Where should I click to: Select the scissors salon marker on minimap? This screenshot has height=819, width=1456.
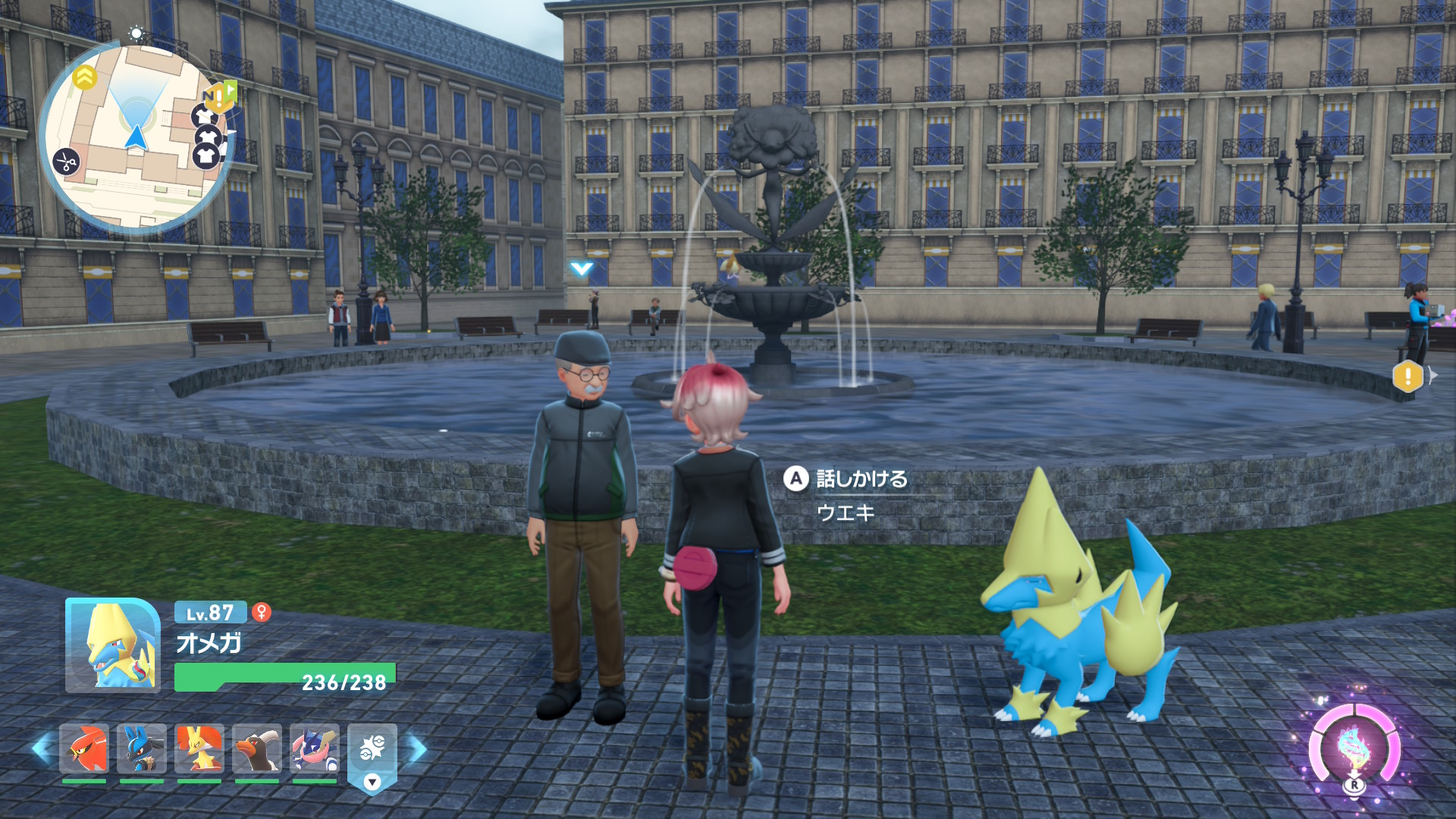click(x=67, y=161)
